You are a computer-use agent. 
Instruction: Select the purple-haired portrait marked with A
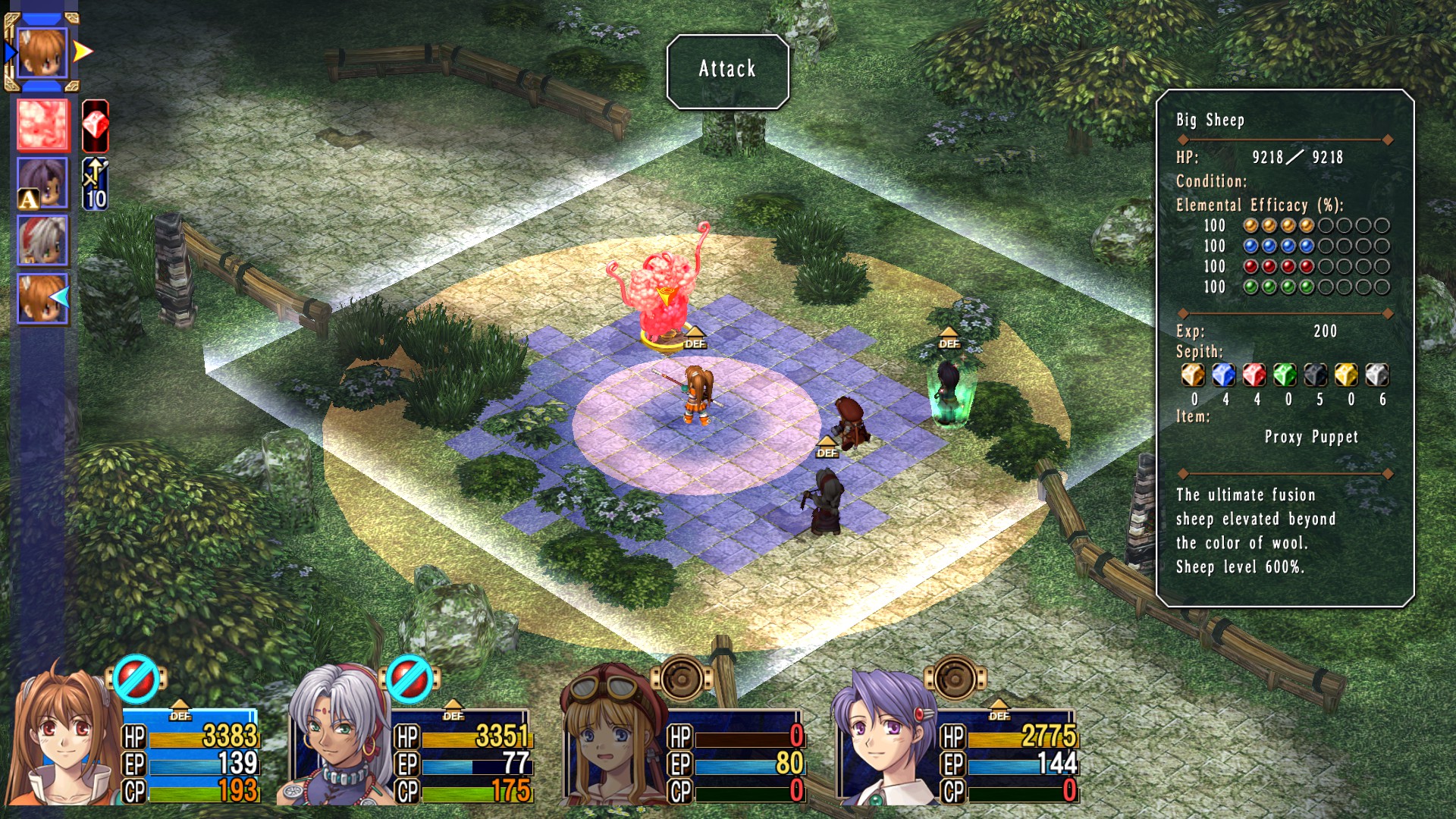tap(43, 183)
